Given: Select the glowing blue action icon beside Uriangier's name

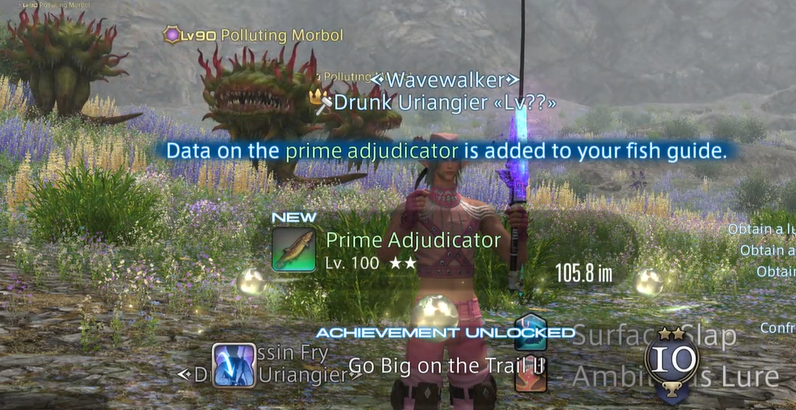Looking at the screenshot, I should pos(233,365).
